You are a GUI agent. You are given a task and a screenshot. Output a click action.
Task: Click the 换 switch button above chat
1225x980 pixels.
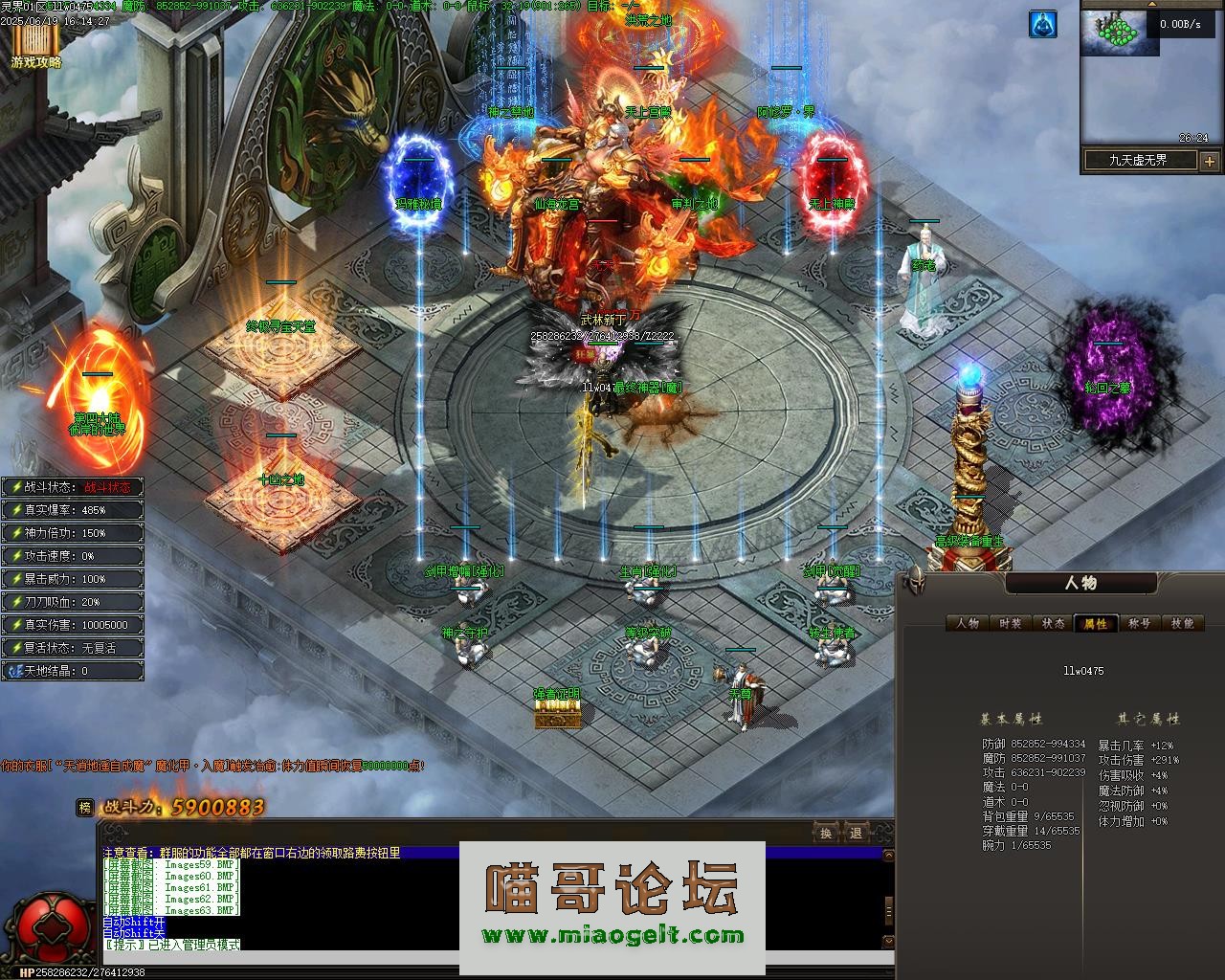pos(825,833)
